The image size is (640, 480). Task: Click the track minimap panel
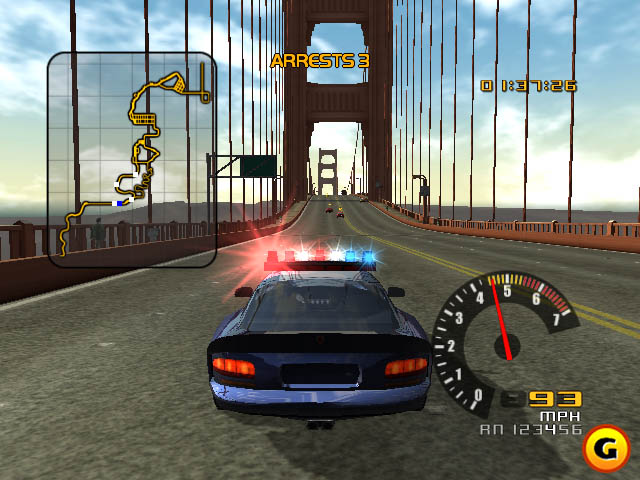click(x=131, y=158)
